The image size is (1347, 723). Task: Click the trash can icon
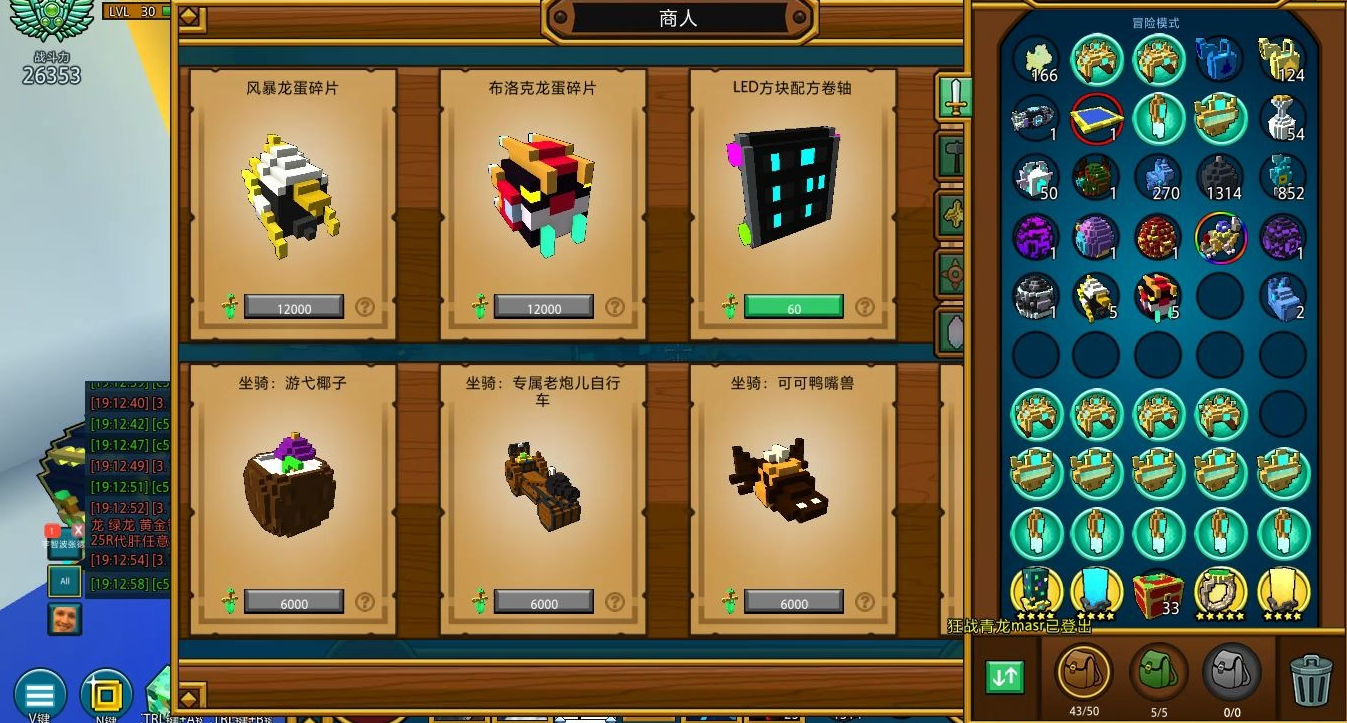click(x=1309, y=679)
